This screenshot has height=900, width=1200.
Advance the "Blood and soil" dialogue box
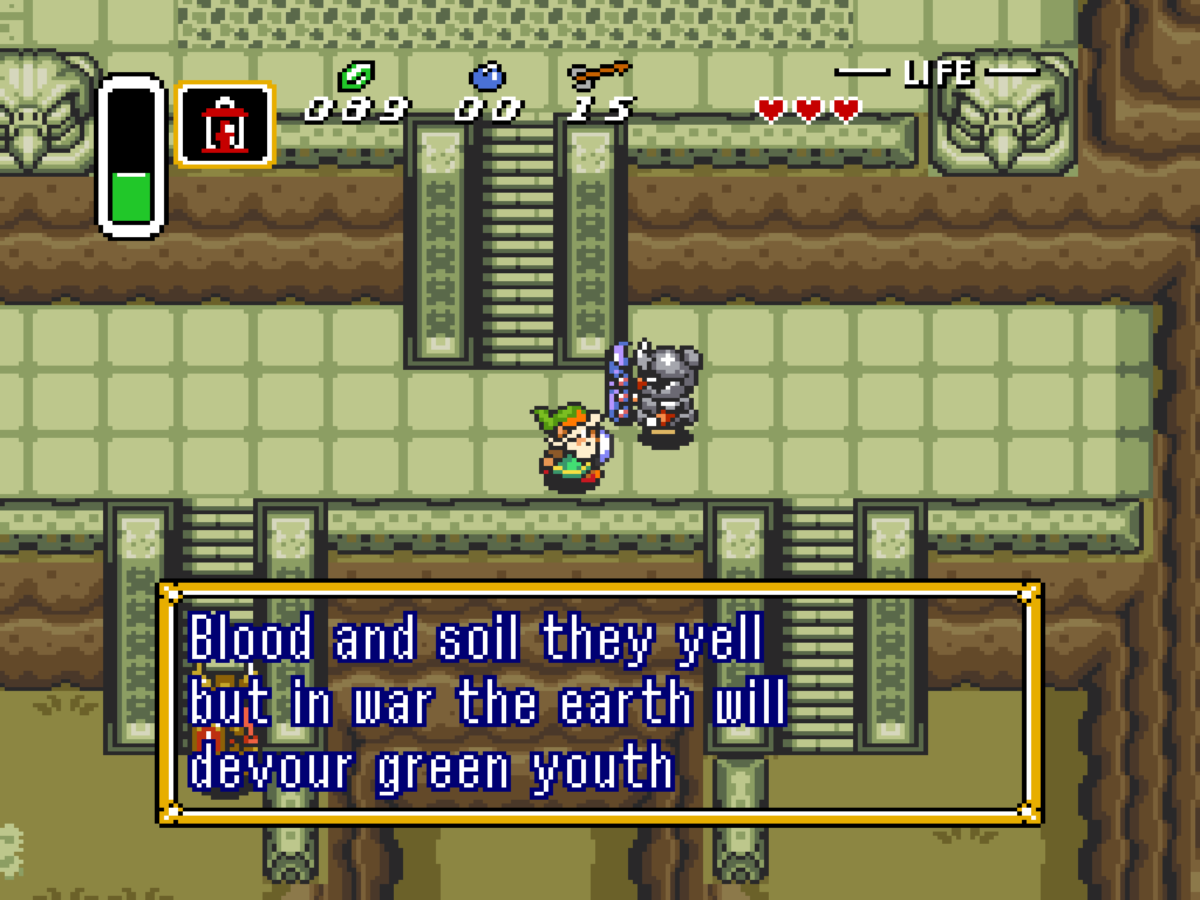click(x=599, y=702)
